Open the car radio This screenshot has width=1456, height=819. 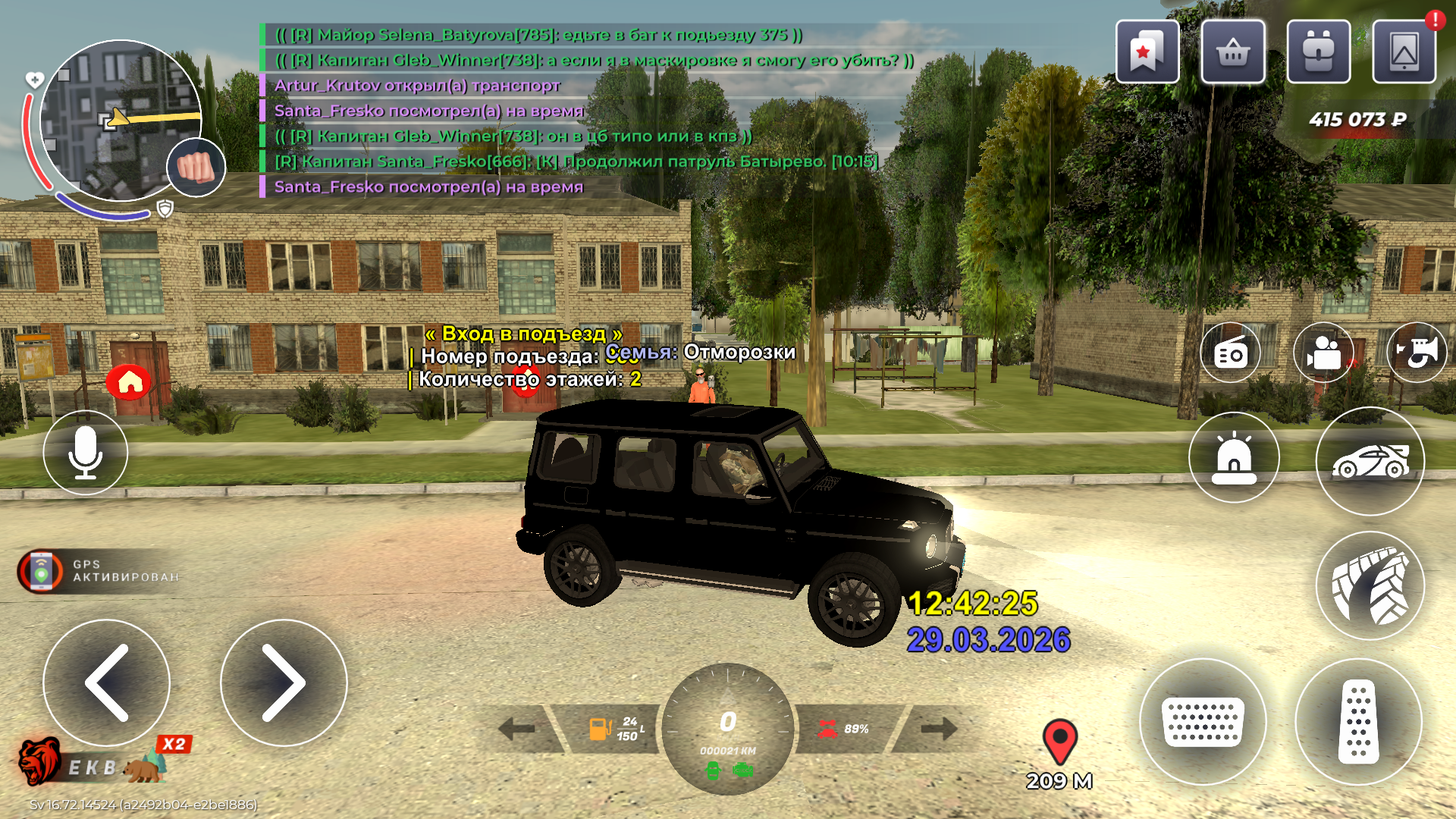(1230, 353)
